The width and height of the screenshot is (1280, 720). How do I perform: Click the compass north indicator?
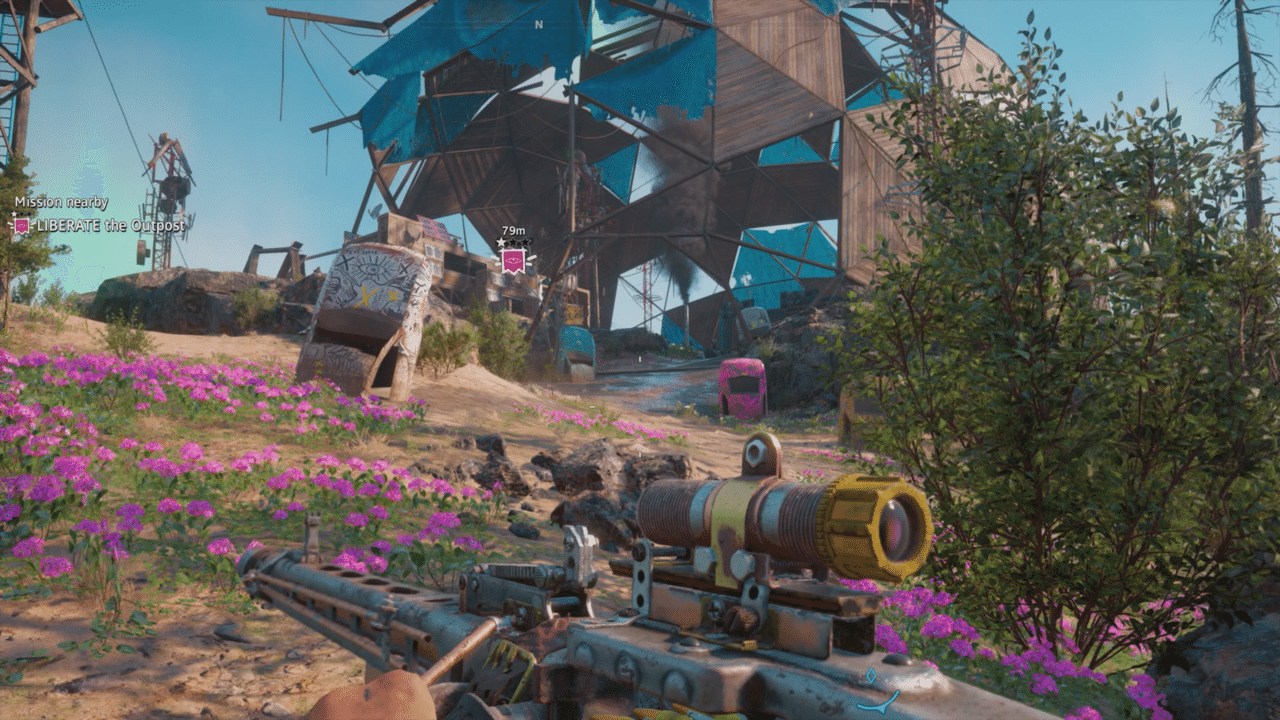point(539,24)
